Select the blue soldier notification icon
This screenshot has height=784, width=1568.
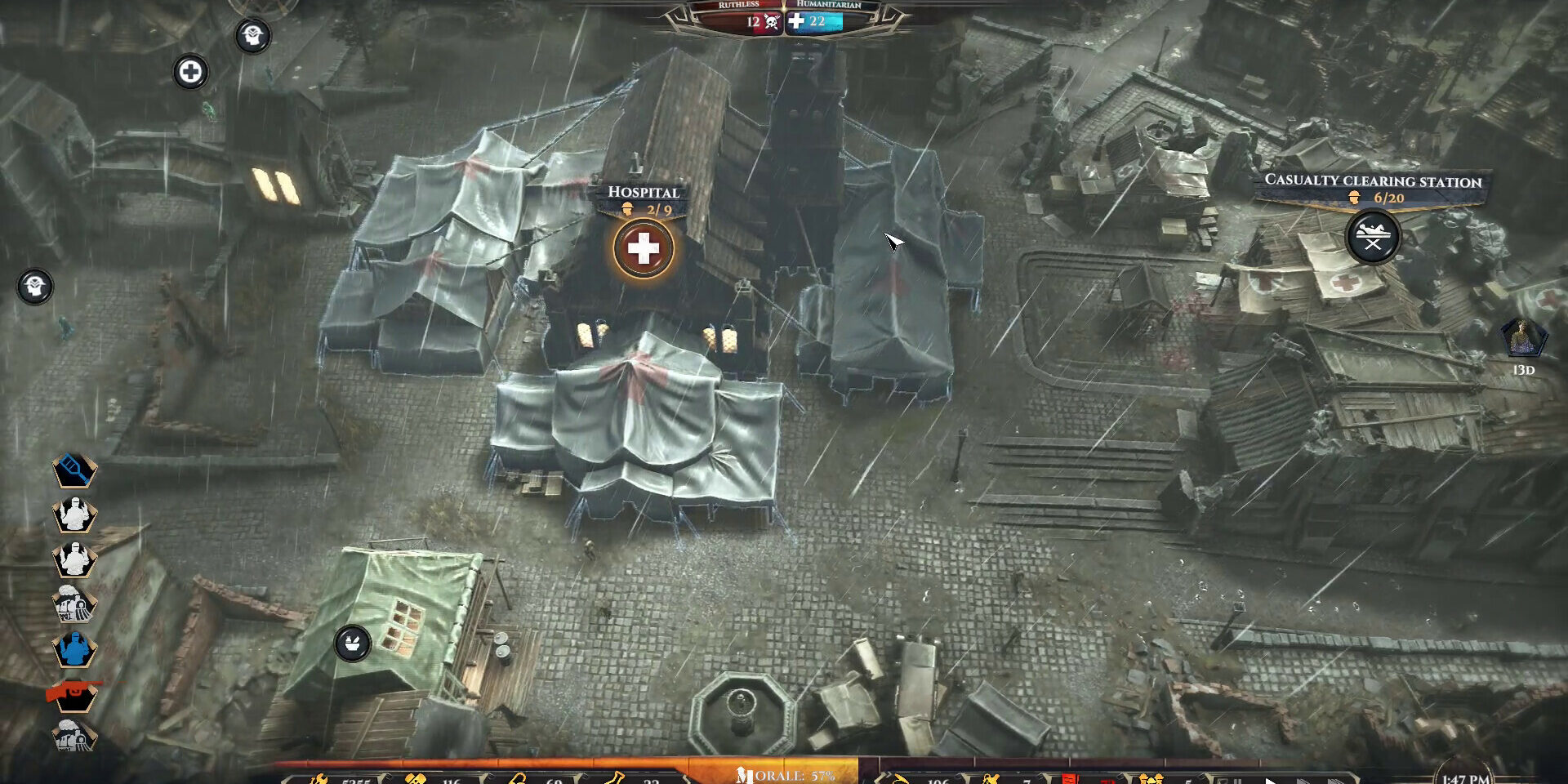pyautogui.click(x=74, y=650)
